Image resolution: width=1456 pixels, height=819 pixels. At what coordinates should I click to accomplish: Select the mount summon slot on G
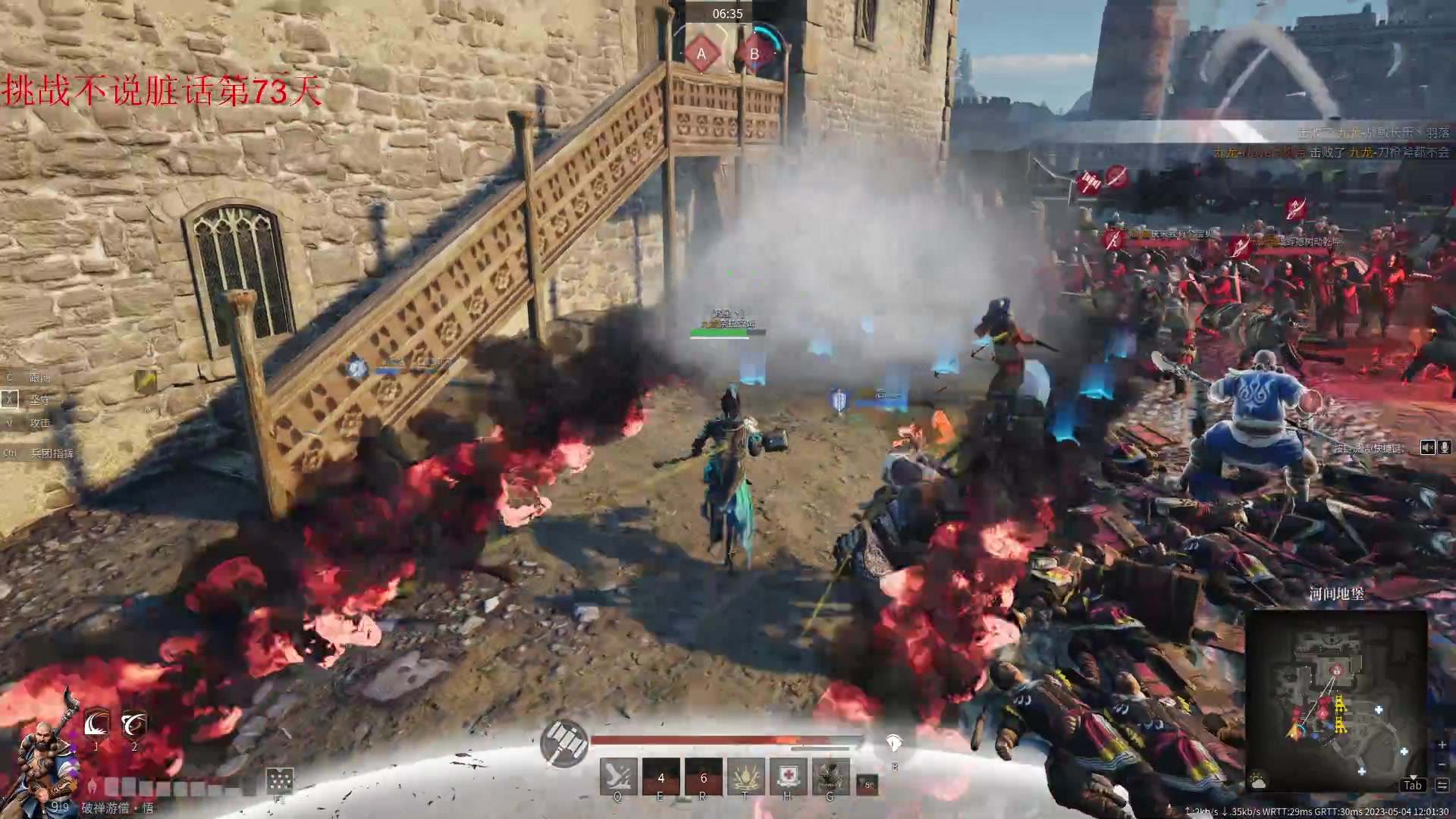tap(830, 777)
